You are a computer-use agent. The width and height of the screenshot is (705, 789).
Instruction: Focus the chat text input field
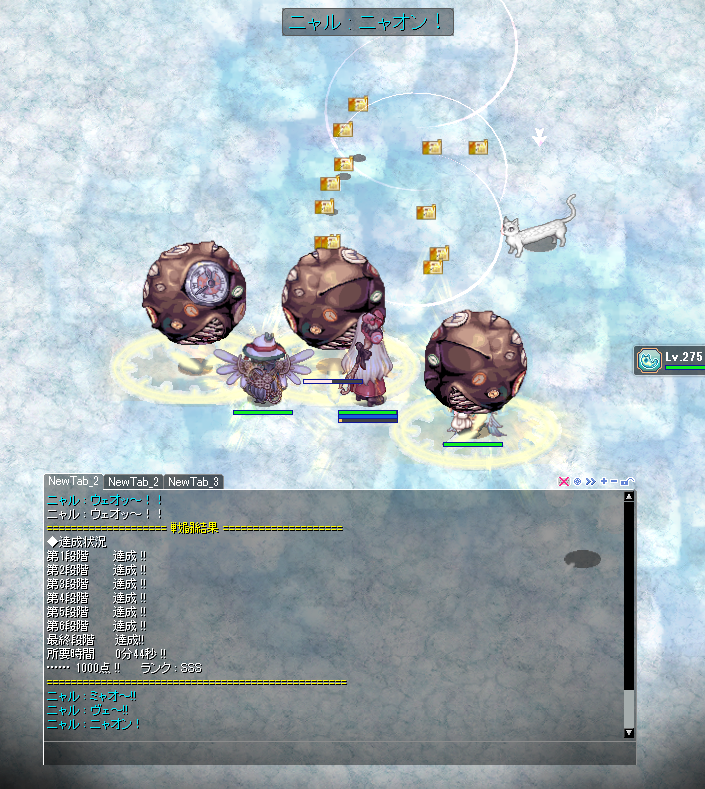(x=338, y=753)
